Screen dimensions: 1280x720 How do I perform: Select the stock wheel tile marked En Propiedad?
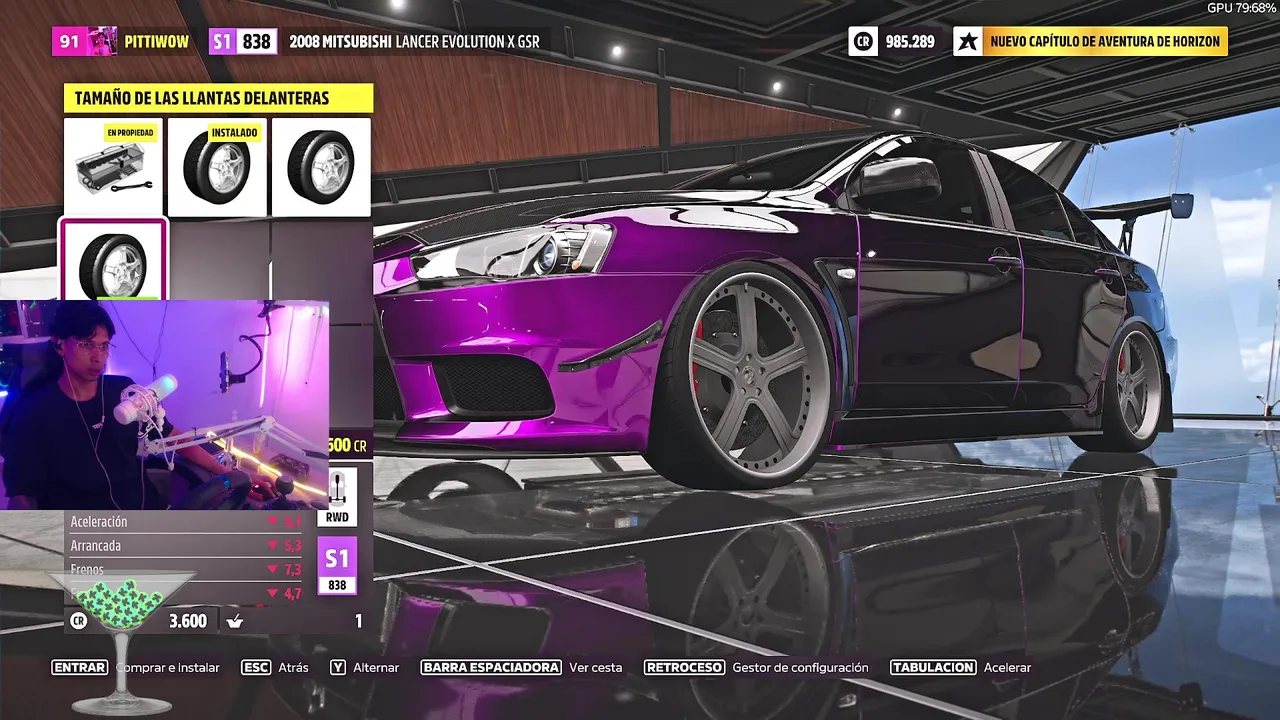(114, 167)
